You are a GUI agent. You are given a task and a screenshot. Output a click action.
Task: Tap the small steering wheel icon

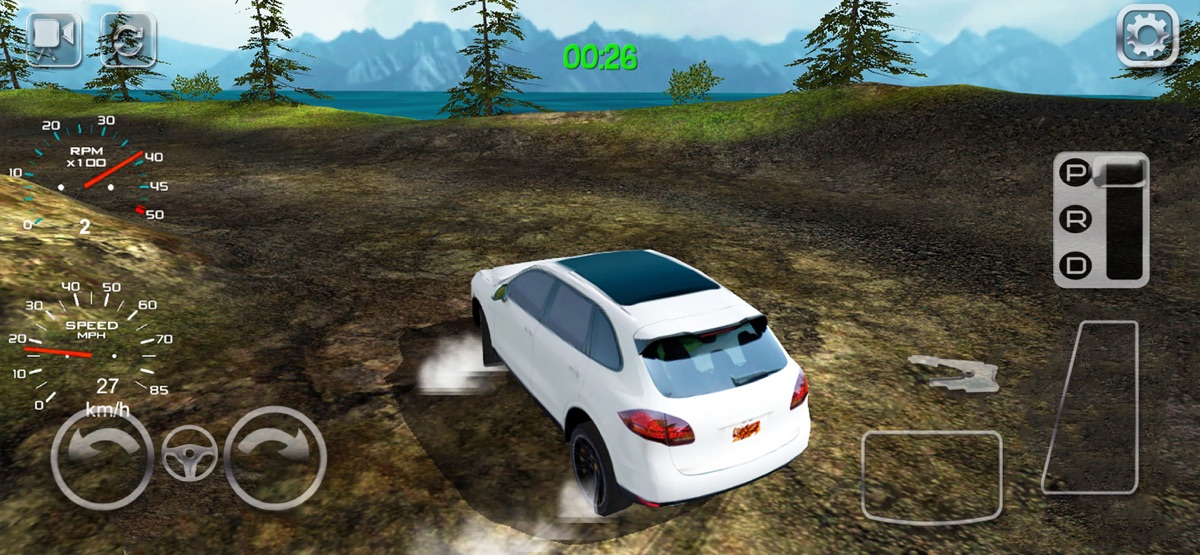click(x=189, y=454)
